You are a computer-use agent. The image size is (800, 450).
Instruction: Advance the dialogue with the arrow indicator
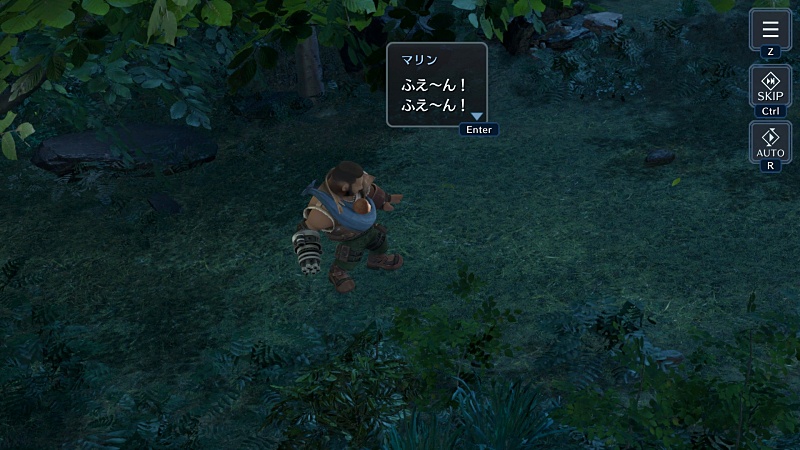477,117
